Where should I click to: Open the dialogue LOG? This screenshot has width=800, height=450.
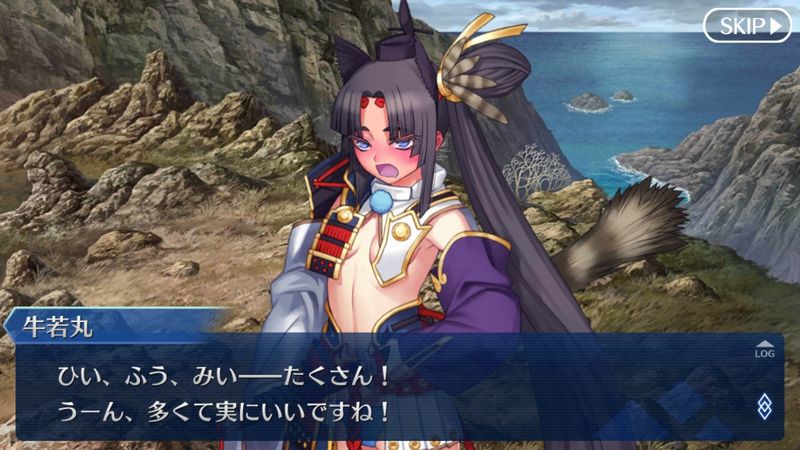[764, 349]
